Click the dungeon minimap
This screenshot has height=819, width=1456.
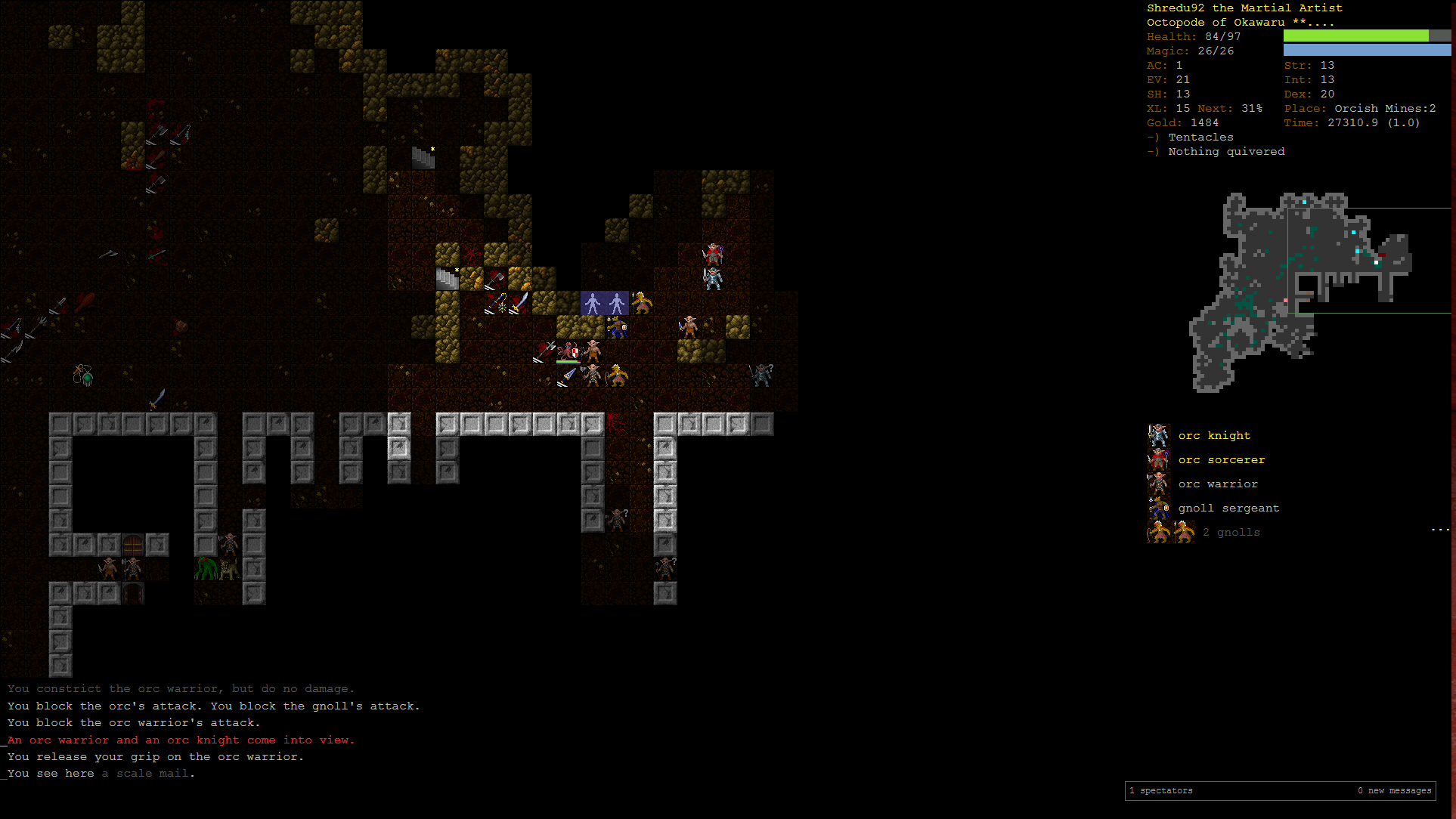pyautogui.click(x=1300, y=292)
